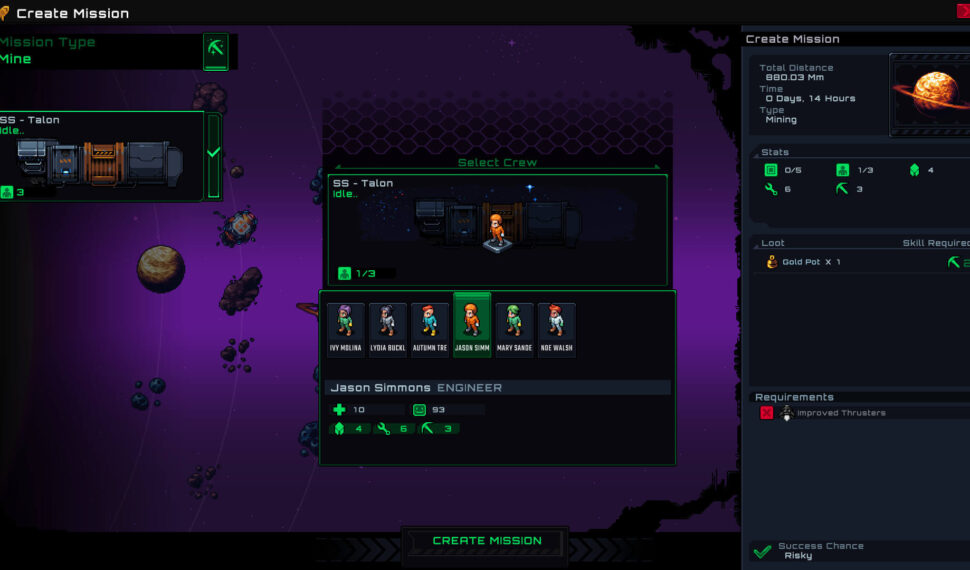Open the destination planet thumbnail
Image resolution: width=970 pixels, height=570 pixels.
click(928, 97)
